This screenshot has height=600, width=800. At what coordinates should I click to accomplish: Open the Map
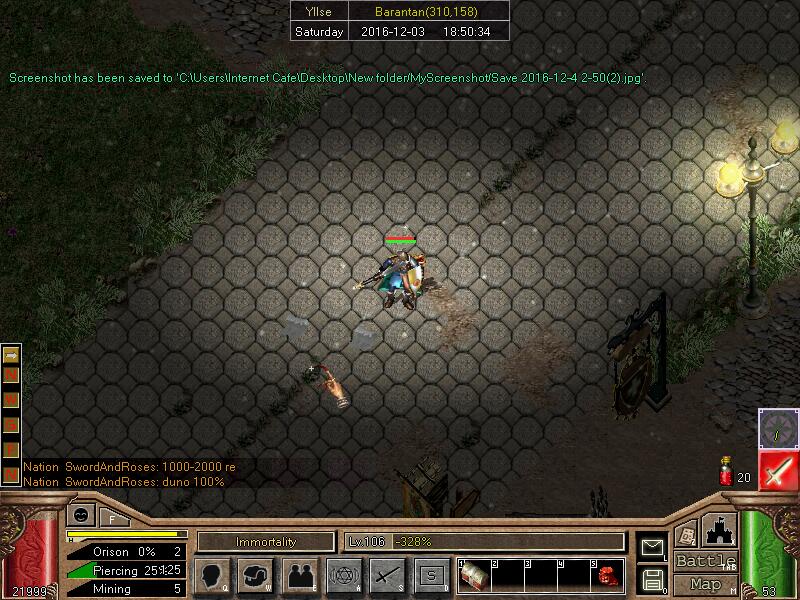pos(705,584)
